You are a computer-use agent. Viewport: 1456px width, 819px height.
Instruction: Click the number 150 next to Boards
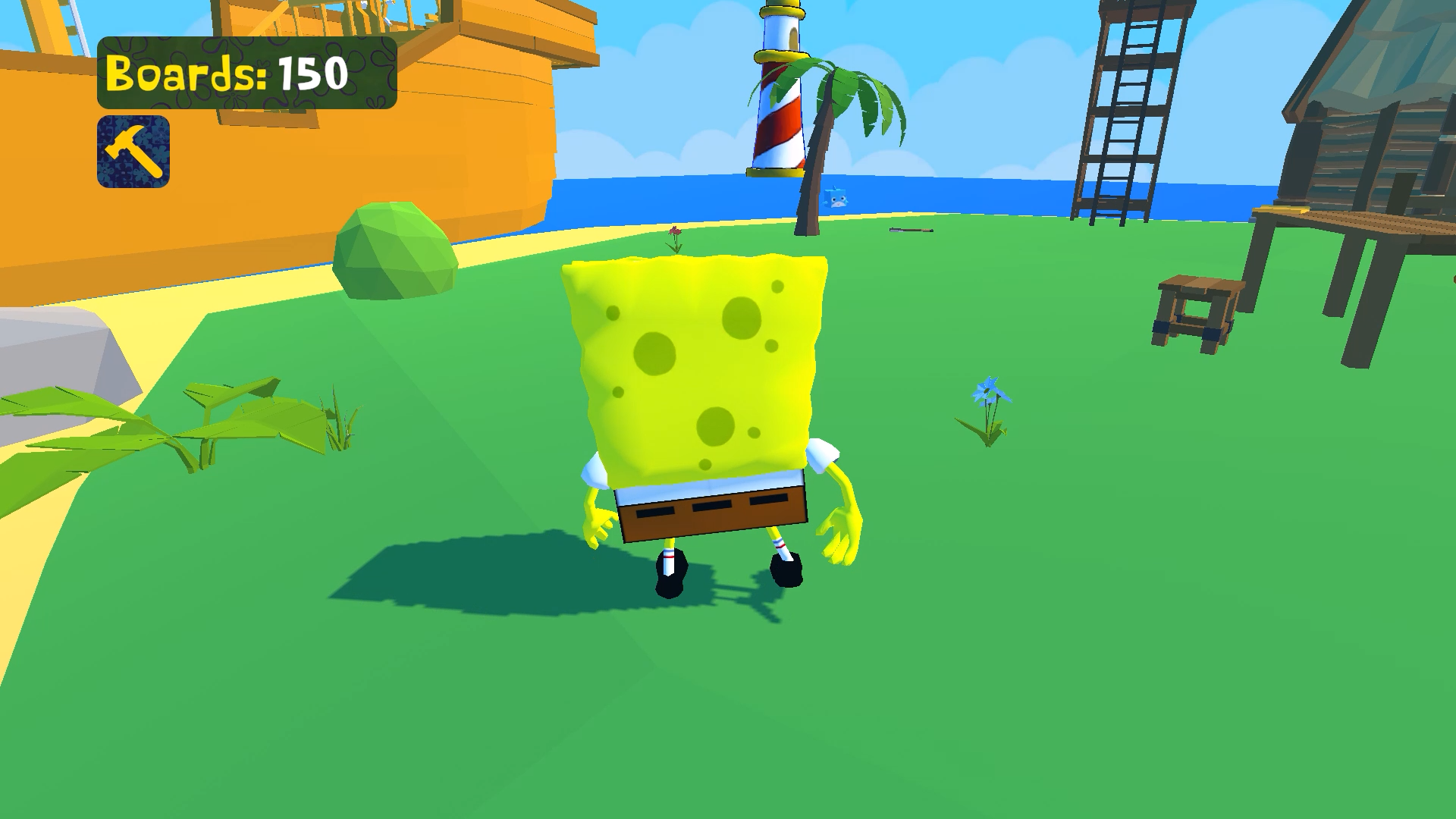[x=314, y=74]
